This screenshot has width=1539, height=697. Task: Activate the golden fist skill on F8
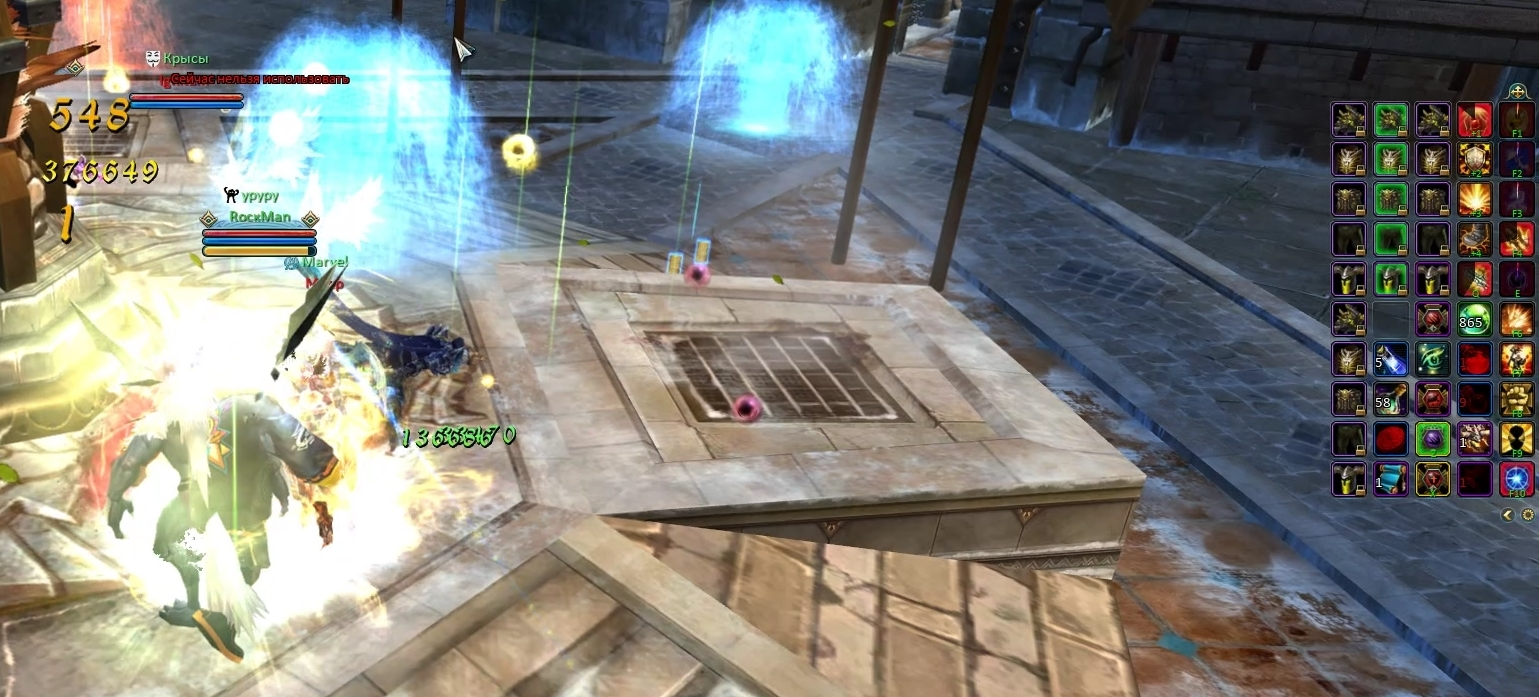pyautogui.click(x=1516, y=399)
